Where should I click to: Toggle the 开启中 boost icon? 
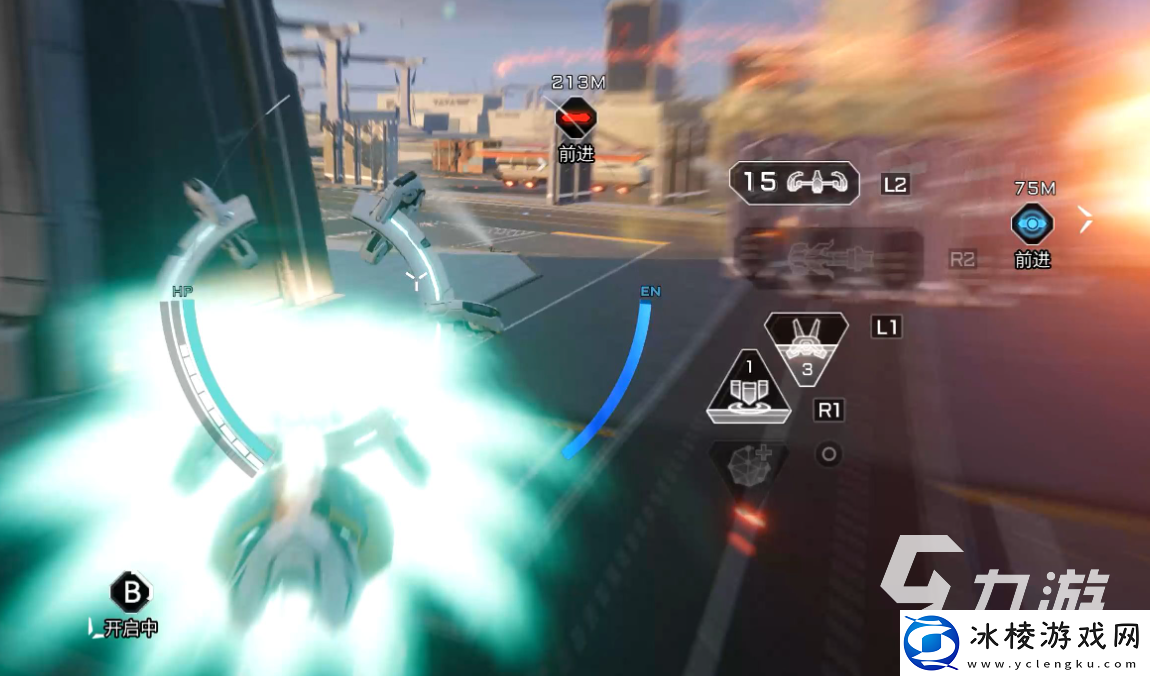[129, 593]
